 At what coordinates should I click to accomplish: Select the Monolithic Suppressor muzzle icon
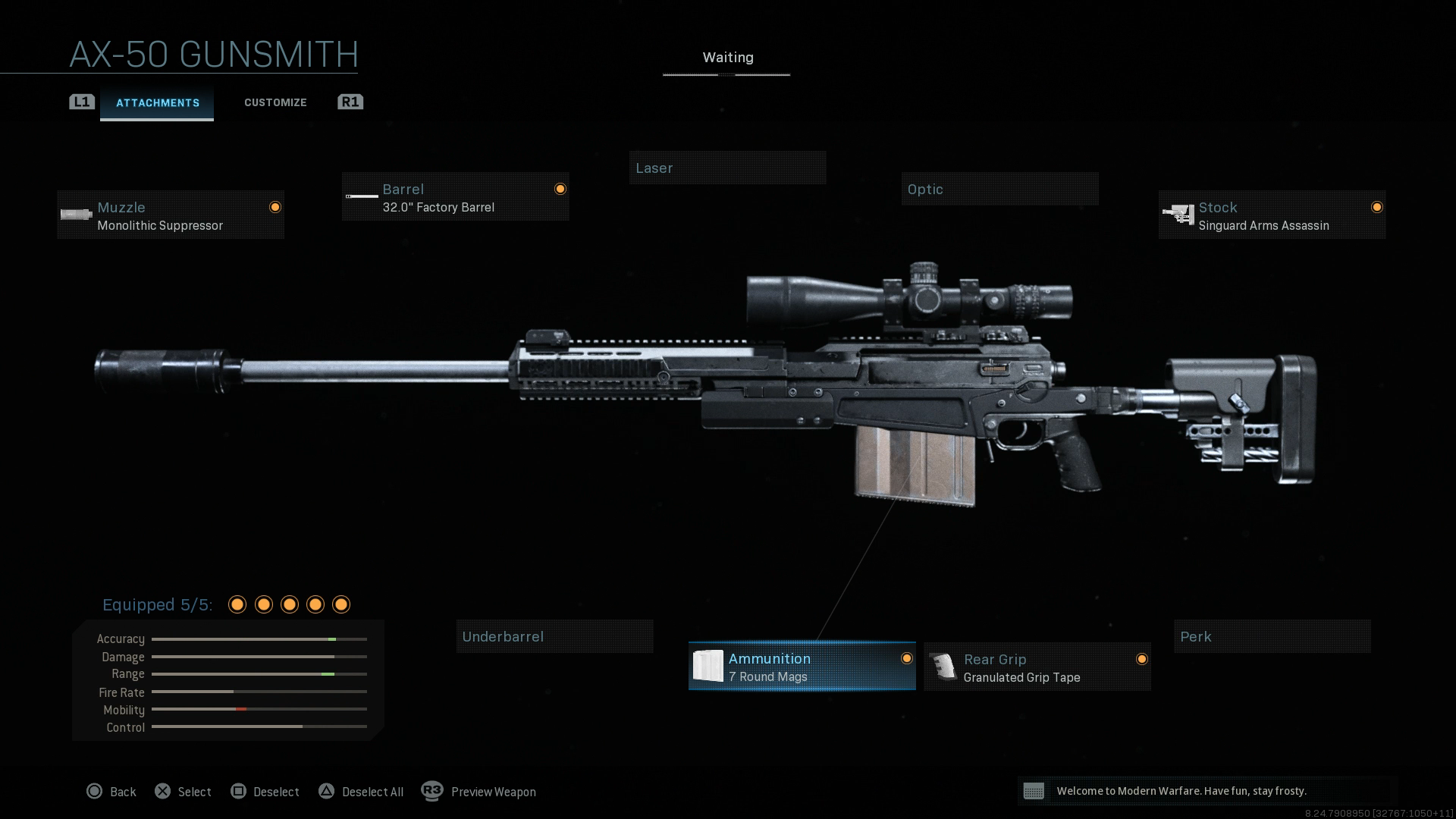click(76, 215)
